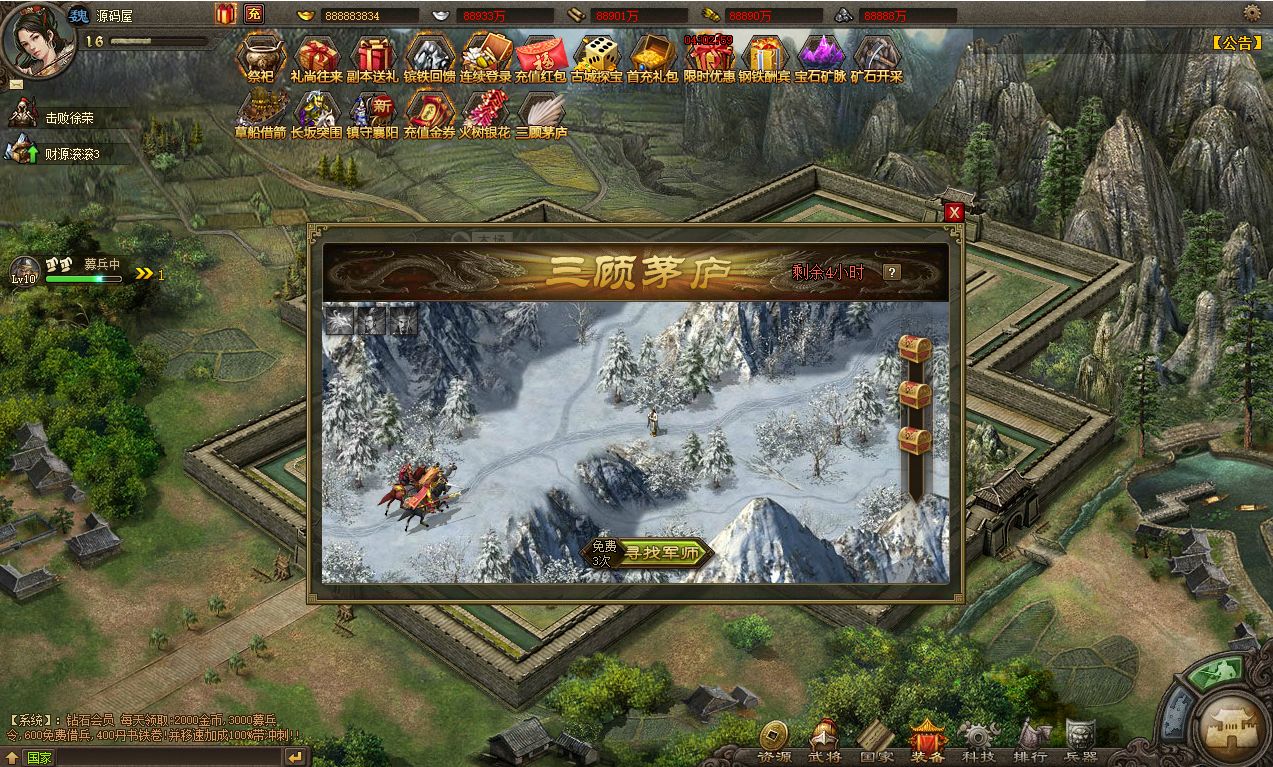Open the 首充礼包 treasure chest icon

[x=652, y=55]
